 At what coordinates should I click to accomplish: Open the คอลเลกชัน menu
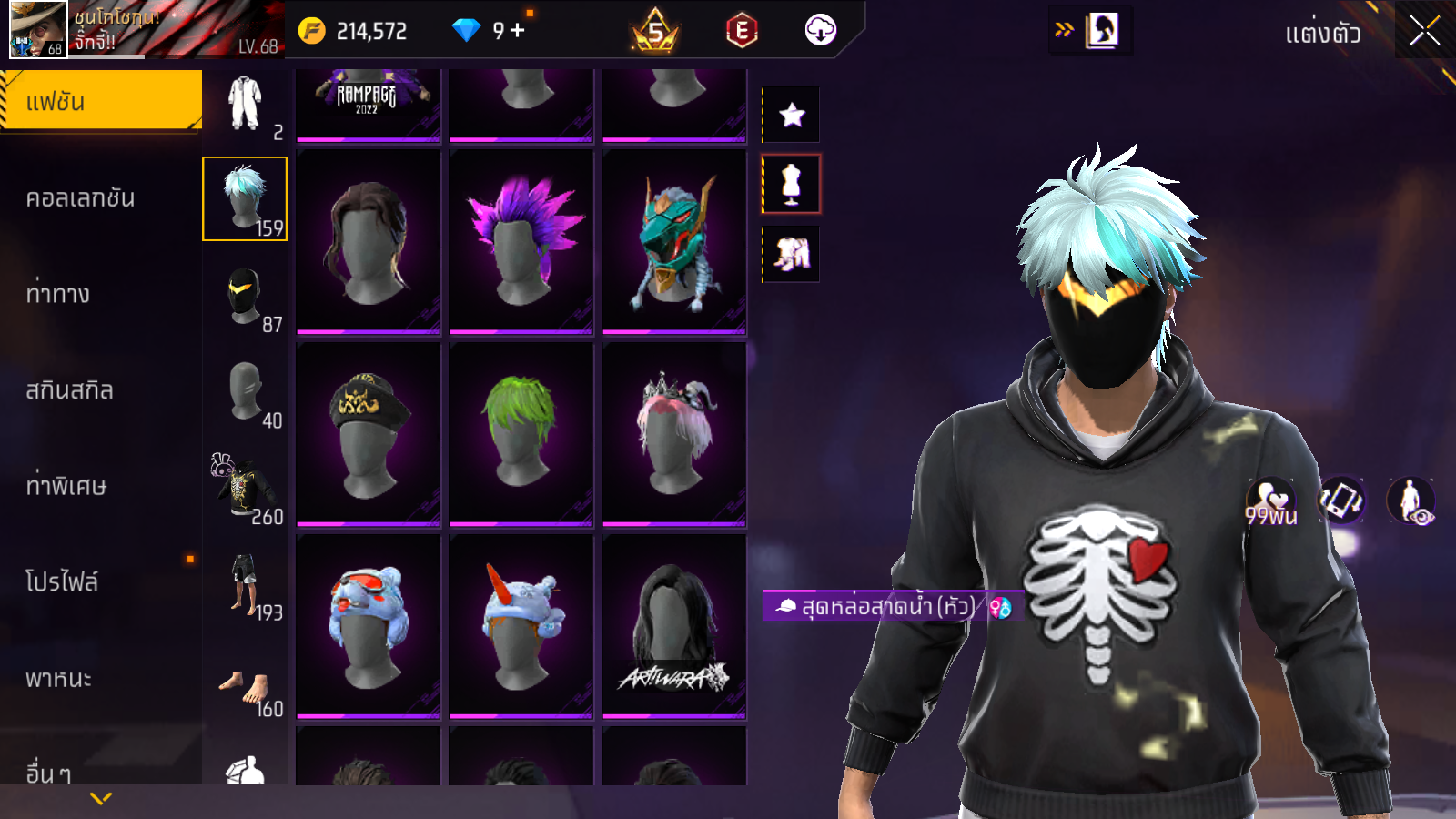[80, 198]
